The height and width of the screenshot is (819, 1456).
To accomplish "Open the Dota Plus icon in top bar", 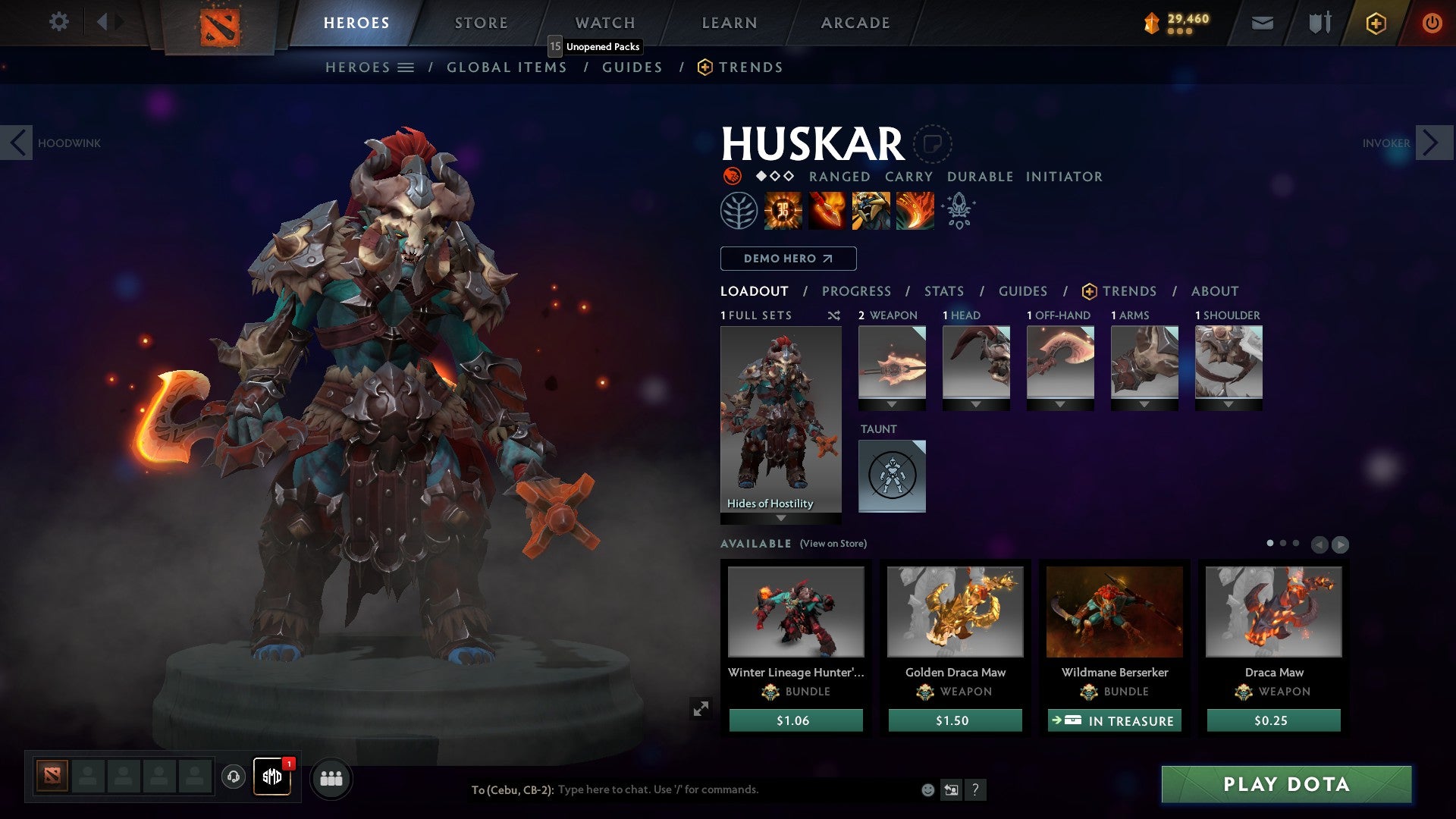I will [1375, 23].
